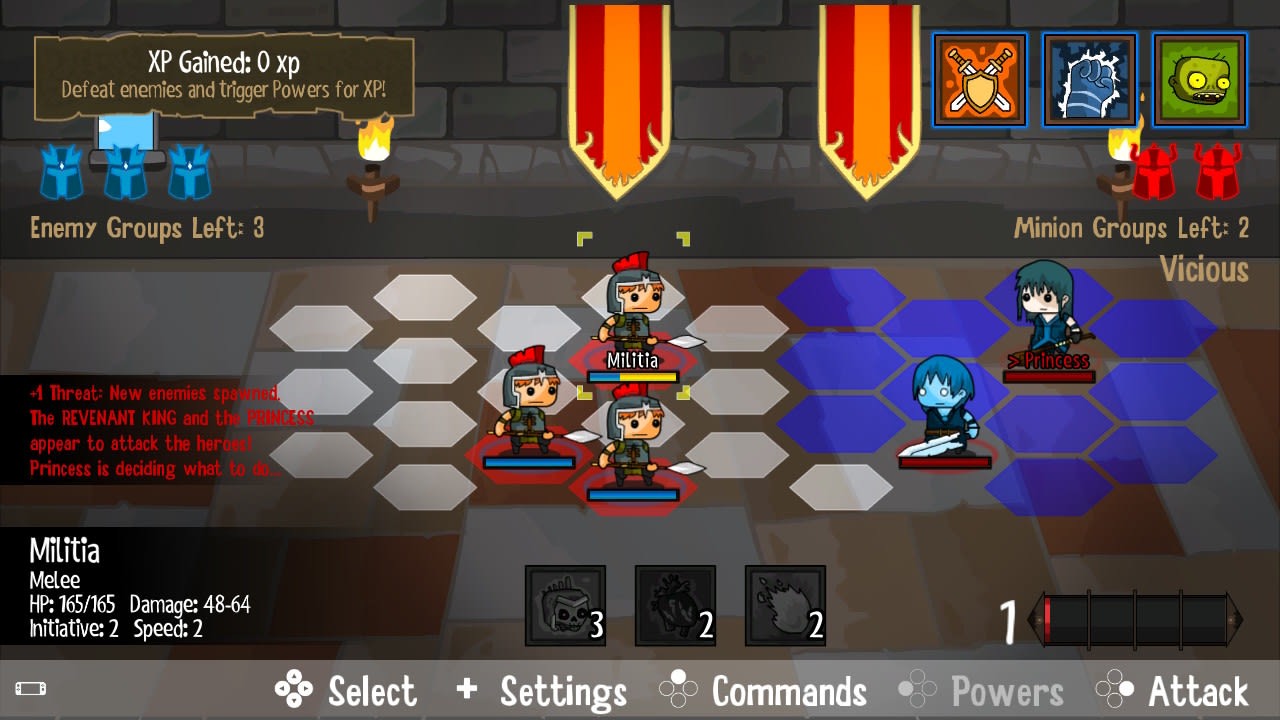This screenshot has height=720, width=1280.
Task: Click the crossed swords and shield buff icon
Action: (x=979, y=80)
